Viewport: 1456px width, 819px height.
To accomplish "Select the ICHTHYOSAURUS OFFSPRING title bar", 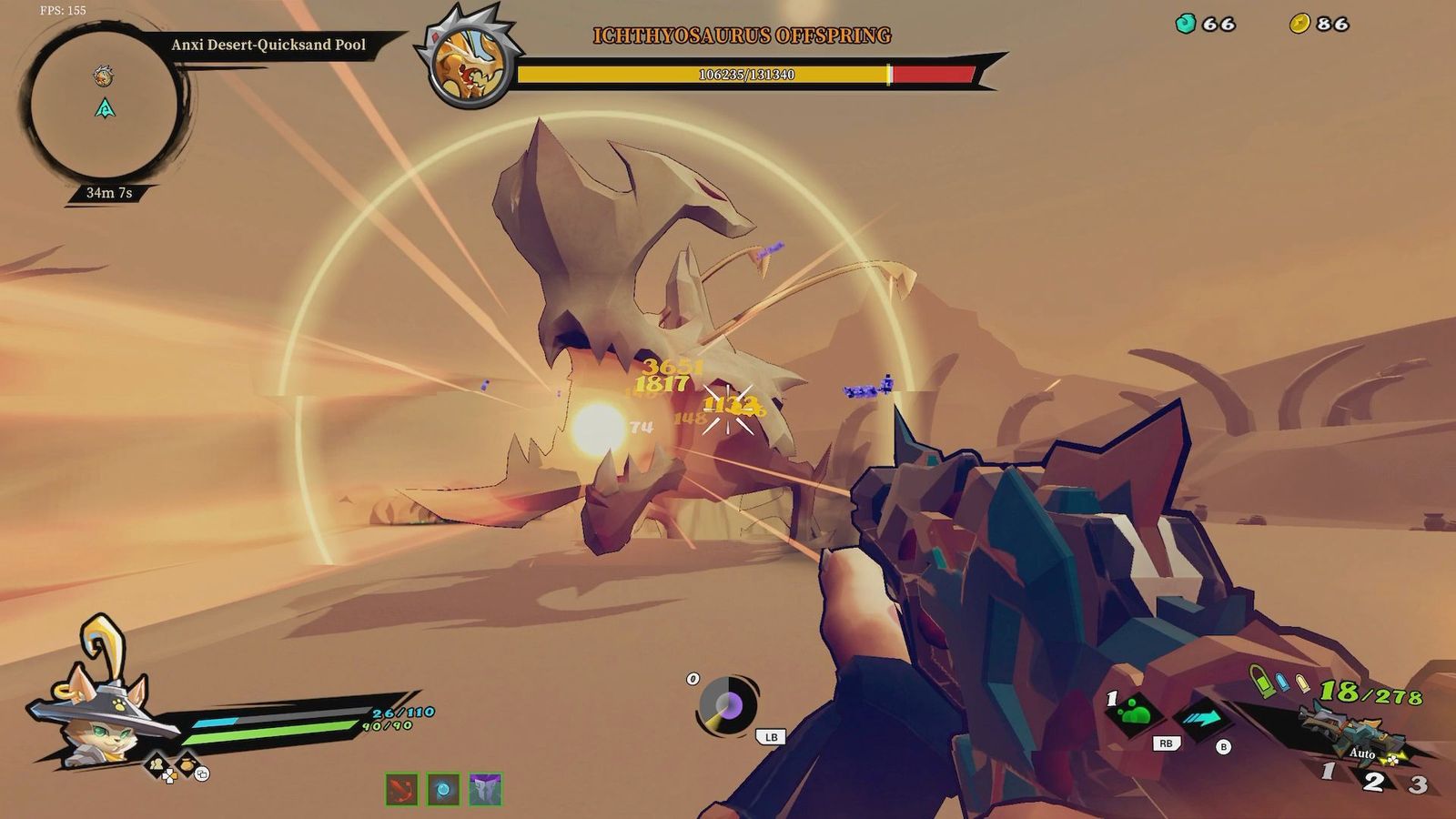I will [742, 37].
